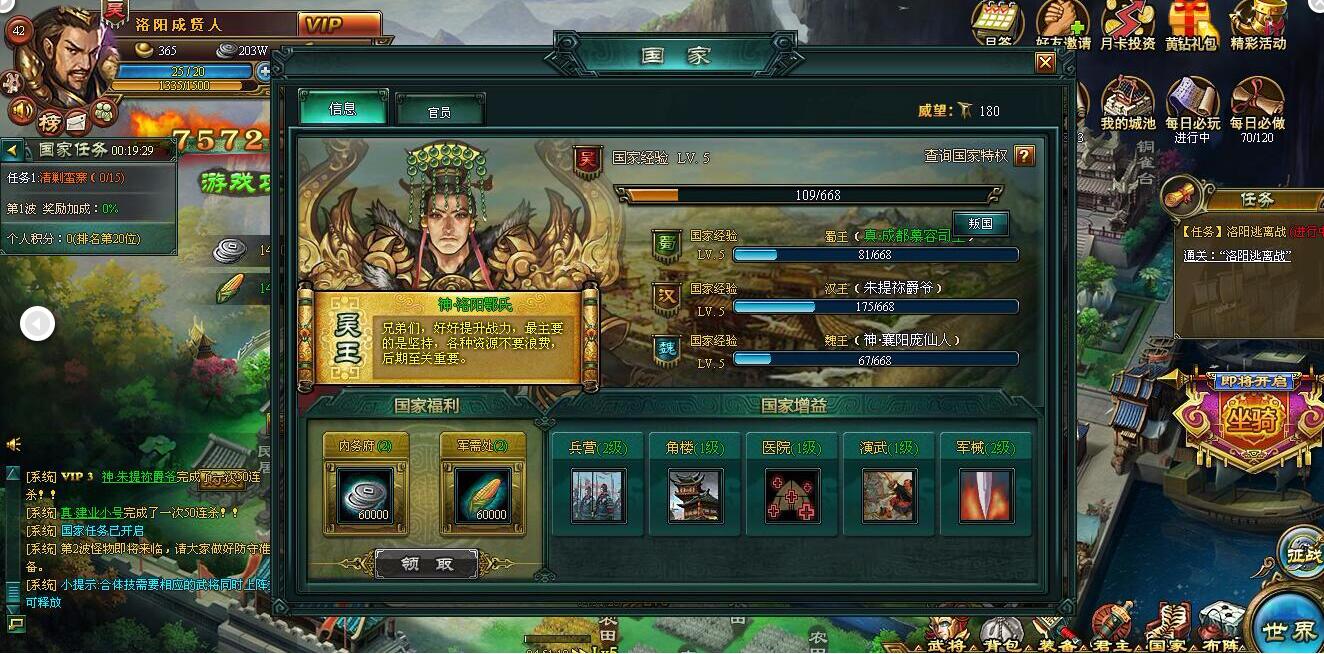Image resolution: width=1324 pixels, height=654 pixels.
Task: Select the 信息 tab
Action: point(342,108)
